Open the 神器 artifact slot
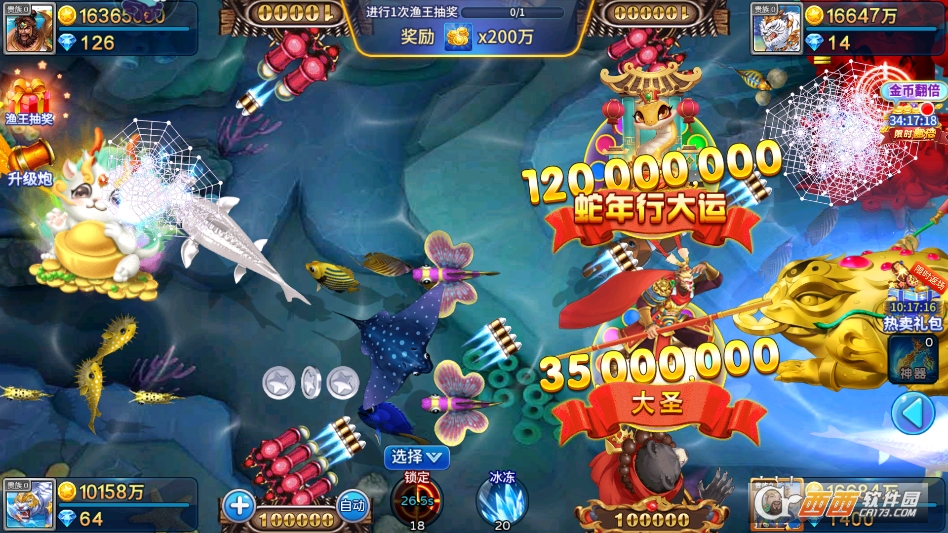948x533 pixels. pyautogui.click(x=913, y=360)
